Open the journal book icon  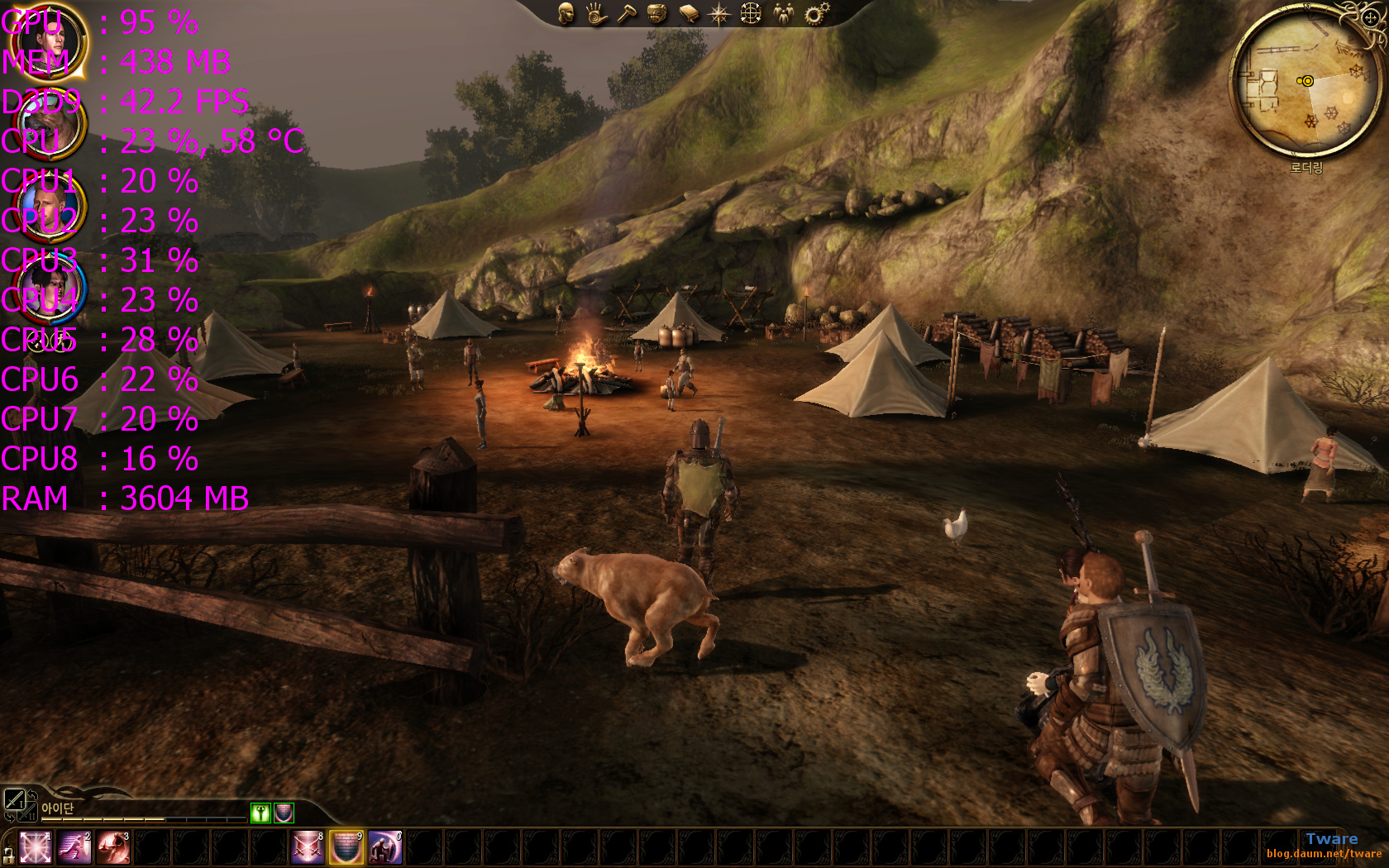[x=689, y=14]
